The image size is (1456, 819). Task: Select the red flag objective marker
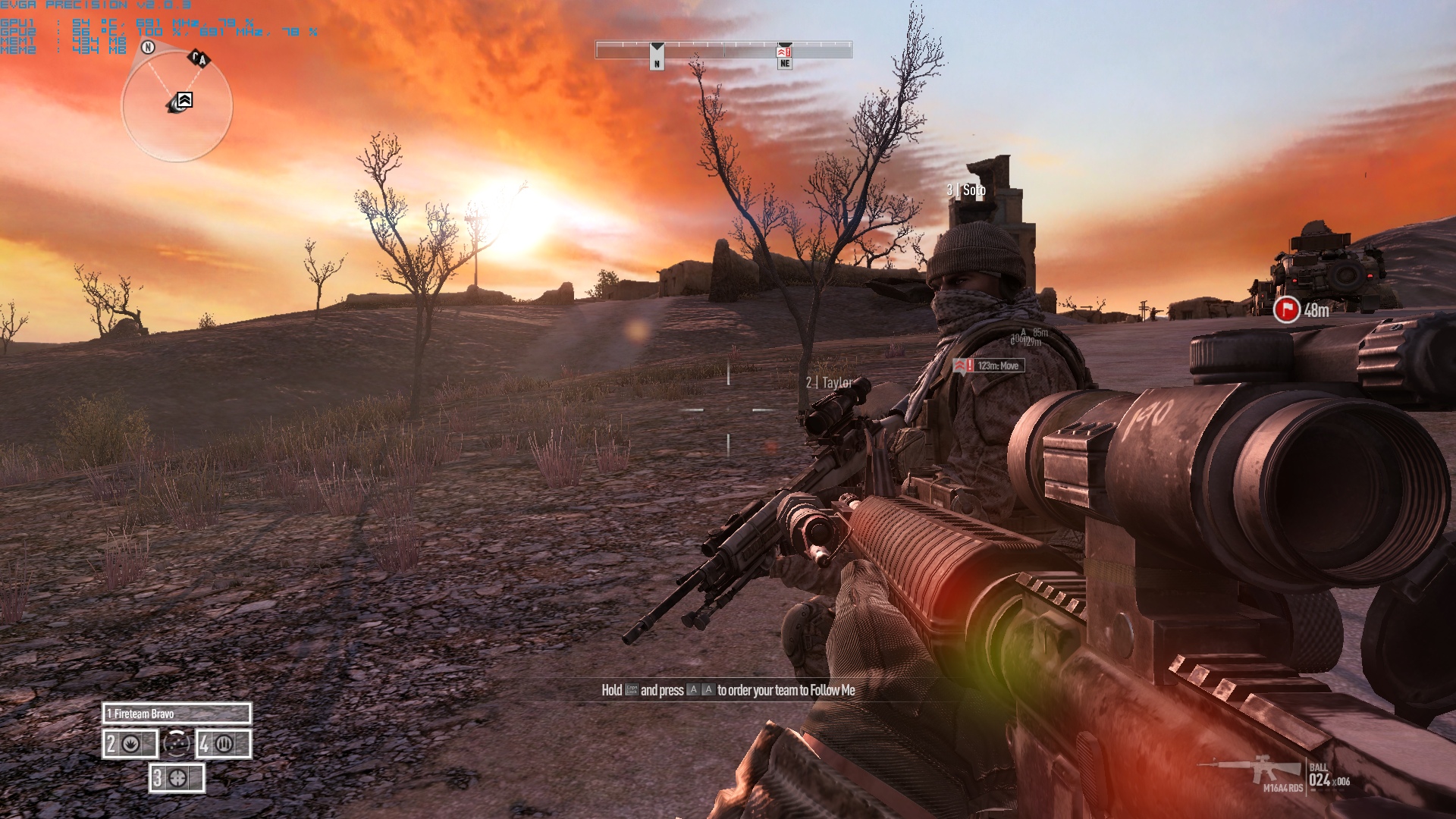point(1286,309)
